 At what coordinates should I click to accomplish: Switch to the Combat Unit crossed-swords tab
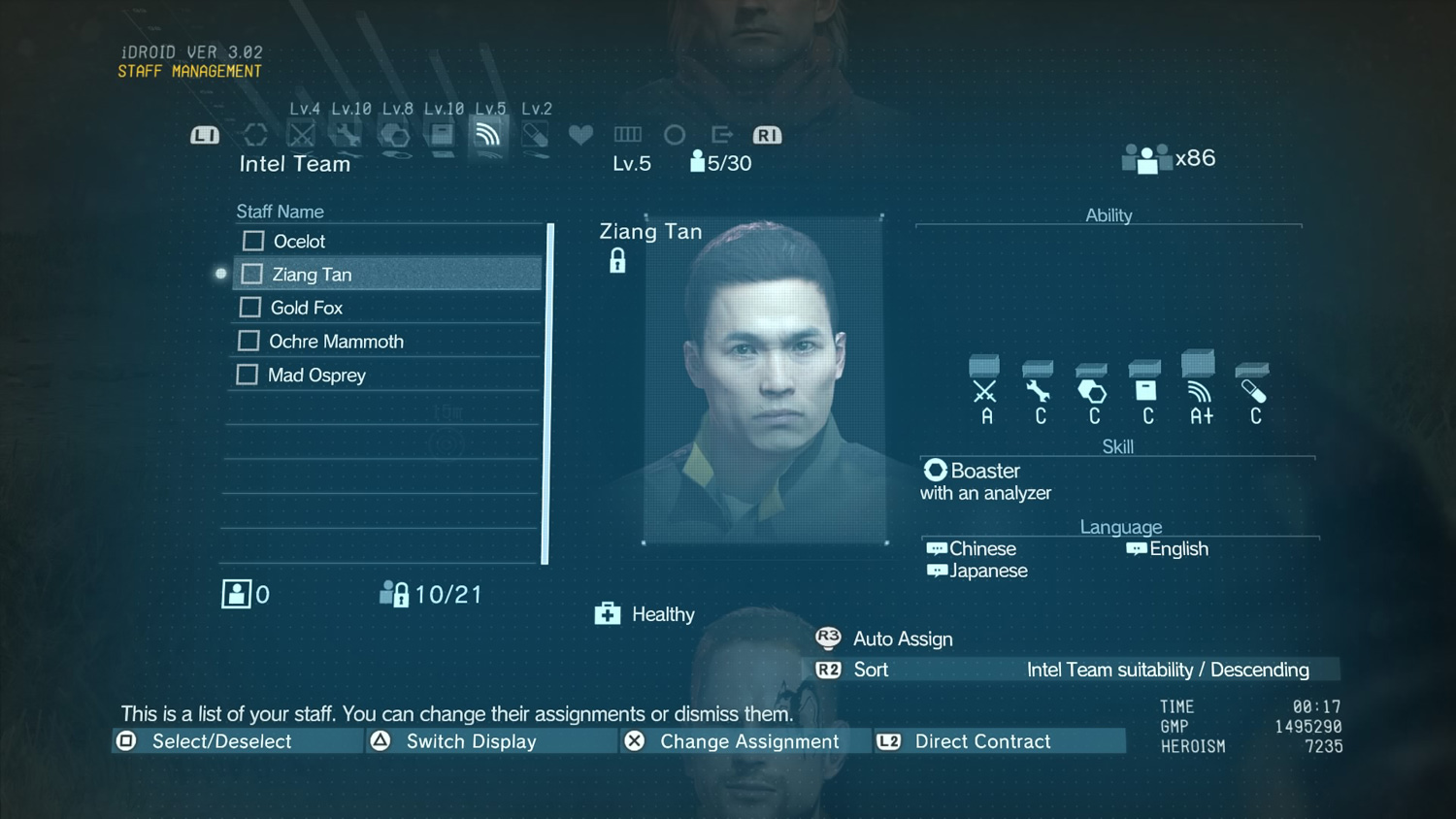(302, 135)
